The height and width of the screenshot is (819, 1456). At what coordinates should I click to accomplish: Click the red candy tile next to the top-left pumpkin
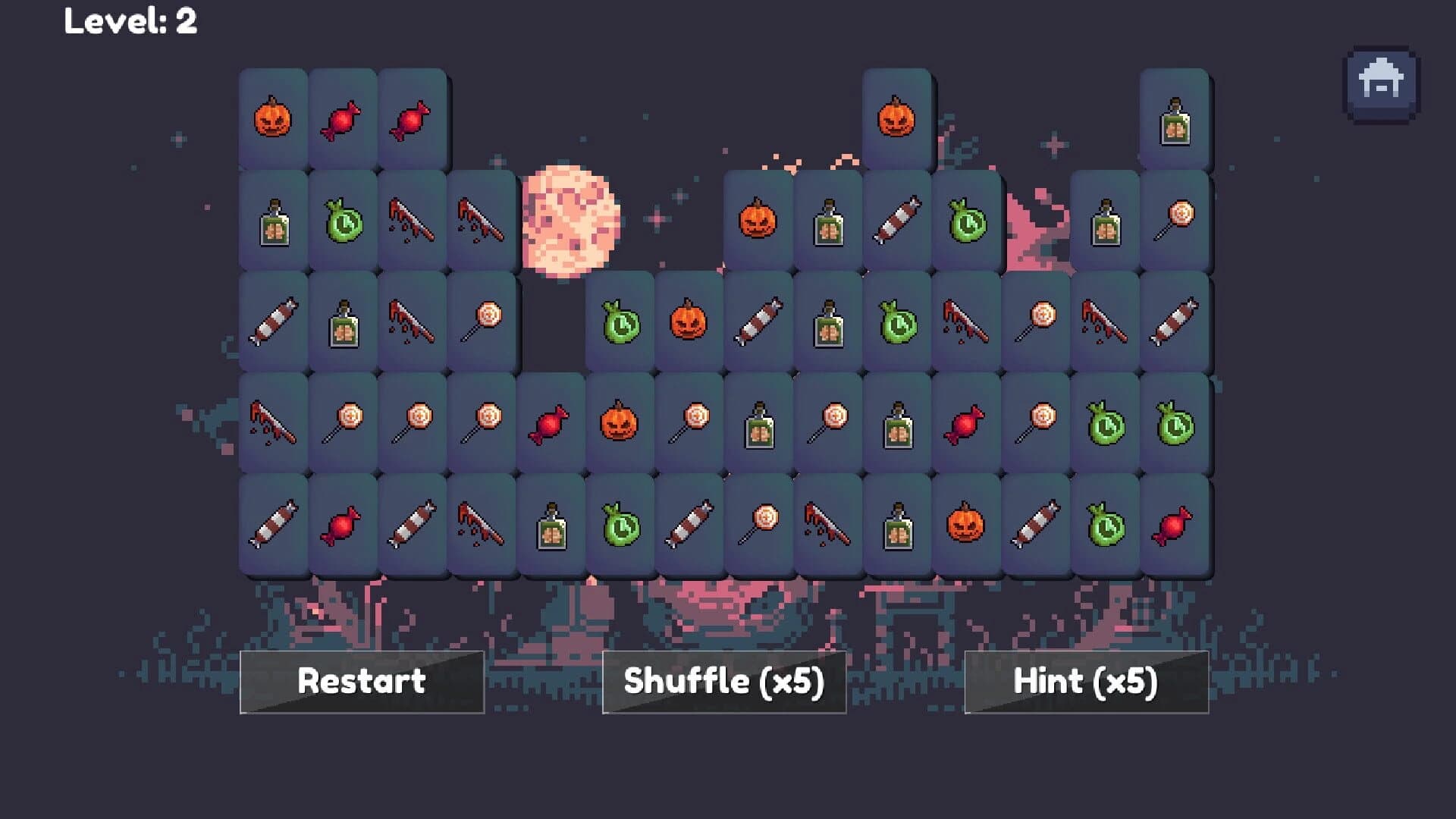[x=343, y=118]
